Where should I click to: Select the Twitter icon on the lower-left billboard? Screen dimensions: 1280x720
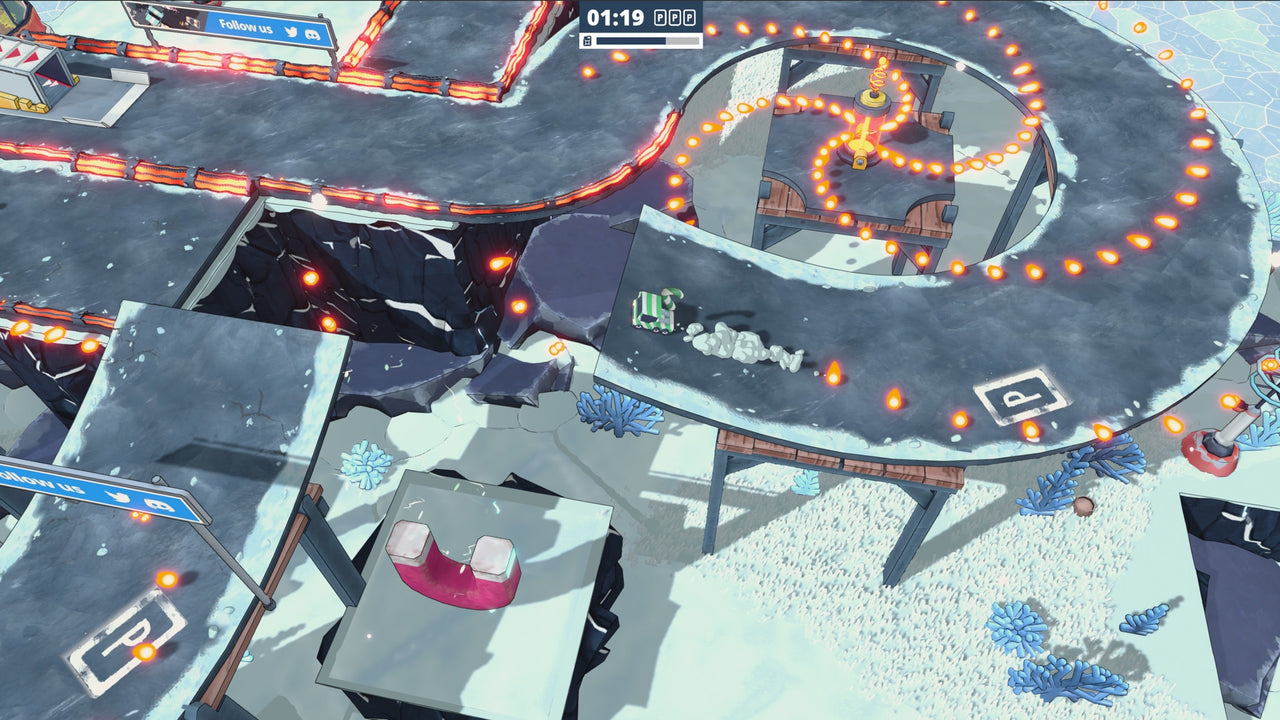(x=118, y=496)
